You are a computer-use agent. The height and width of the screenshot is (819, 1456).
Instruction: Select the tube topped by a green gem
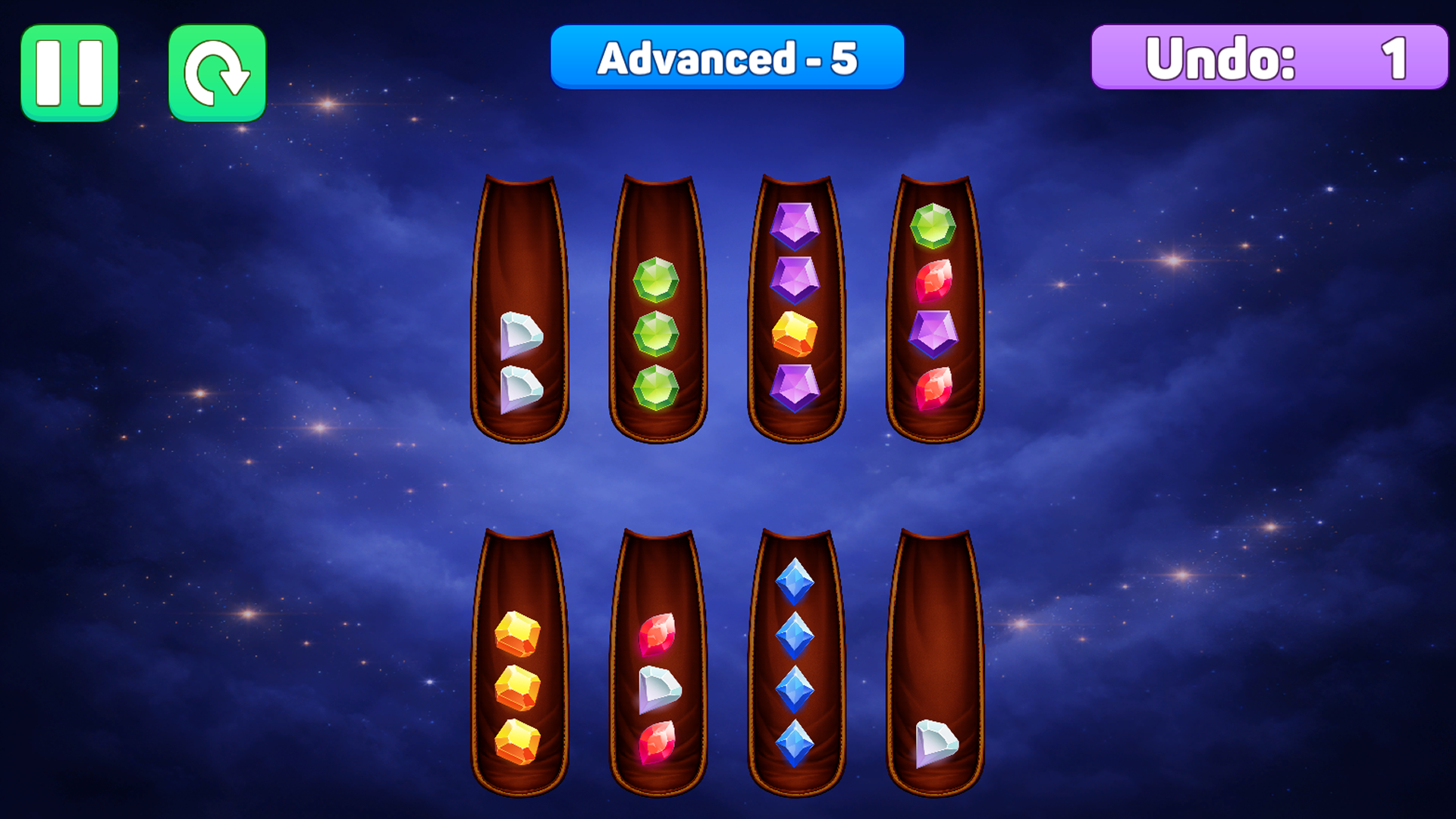934,311
